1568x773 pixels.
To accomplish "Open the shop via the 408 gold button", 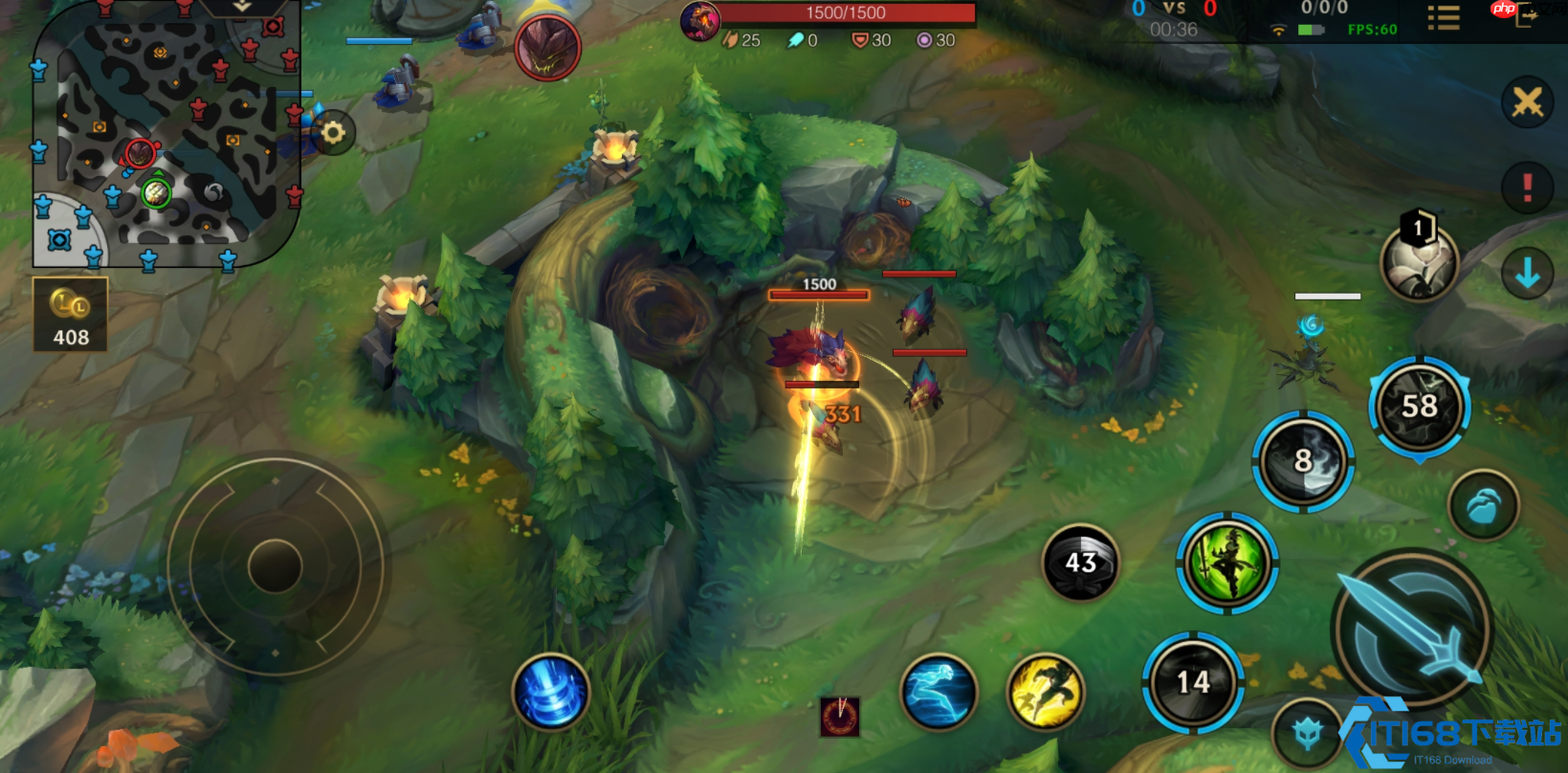I will click(71, 315).
